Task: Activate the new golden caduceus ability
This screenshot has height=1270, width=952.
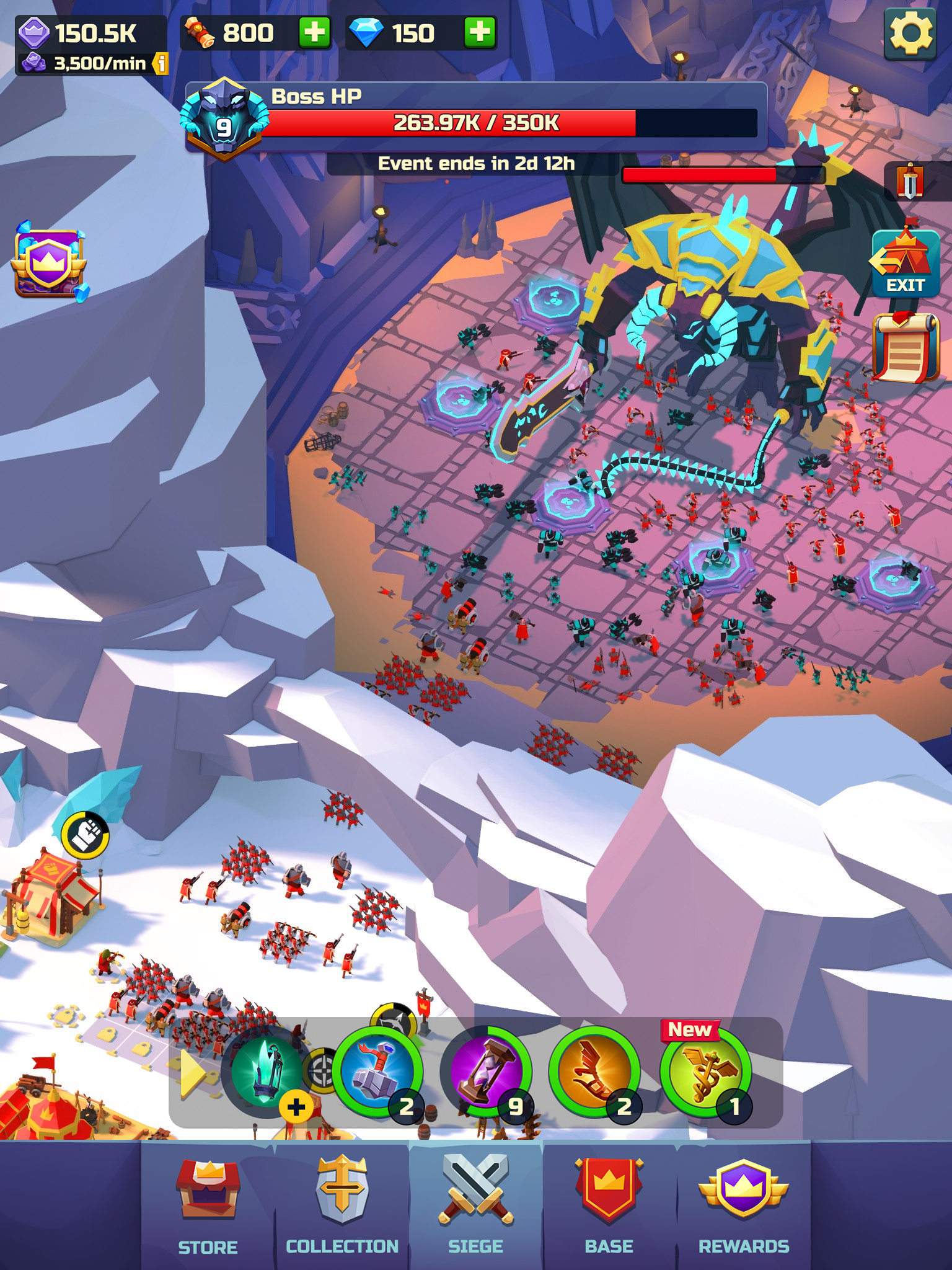Action: pos(702,1071)
